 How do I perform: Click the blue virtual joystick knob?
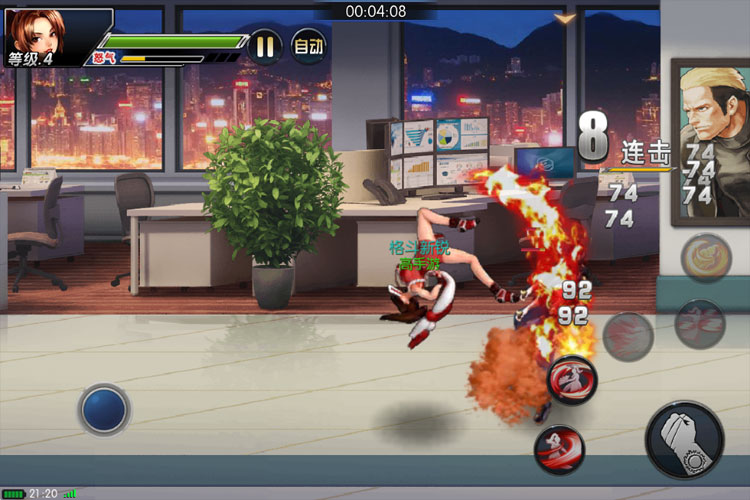tap(104, 409)
